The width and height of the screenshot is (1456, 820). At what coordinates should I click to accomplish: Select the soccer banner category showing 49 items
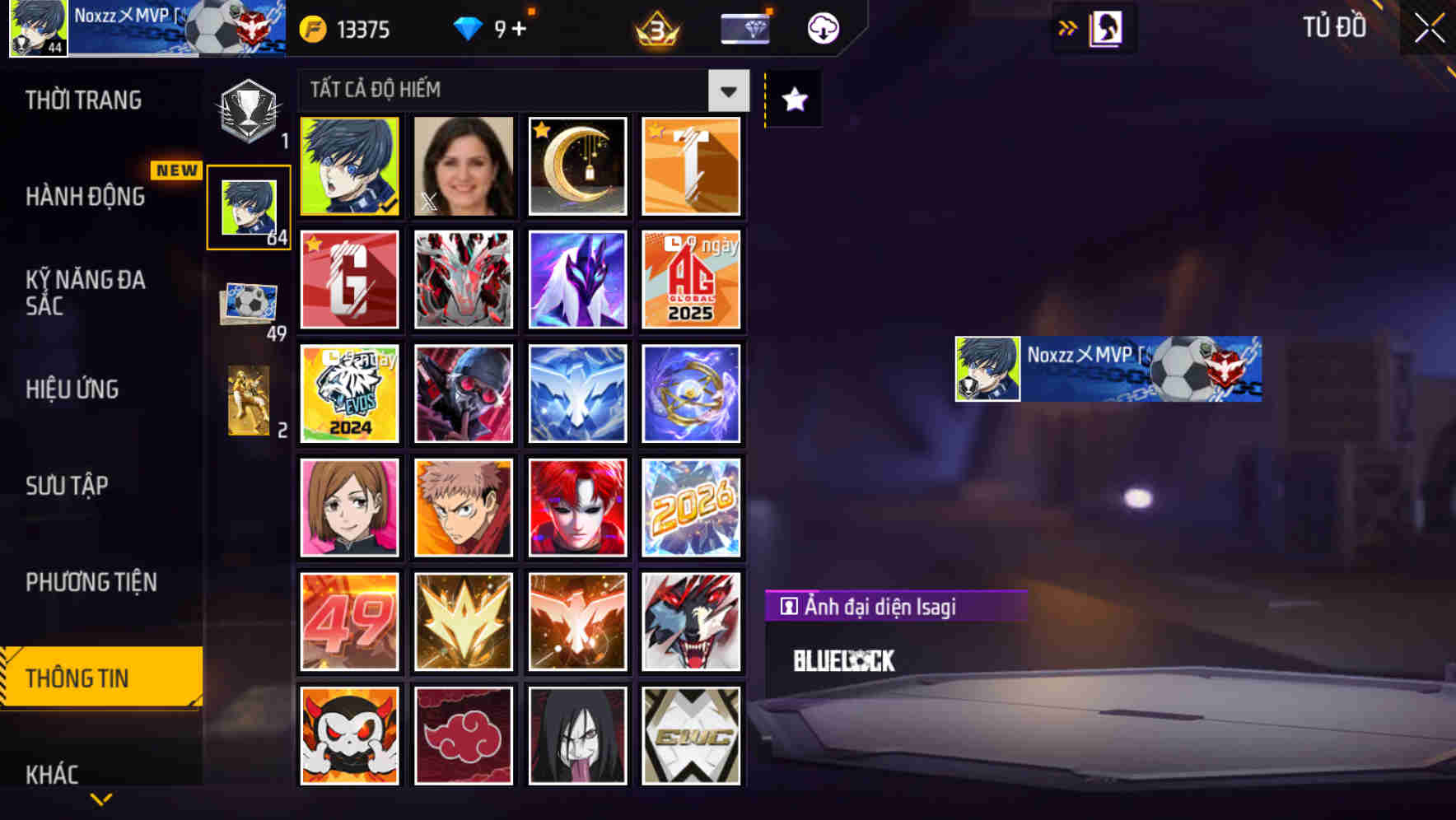pyautogui.click(x=249, y=301)
